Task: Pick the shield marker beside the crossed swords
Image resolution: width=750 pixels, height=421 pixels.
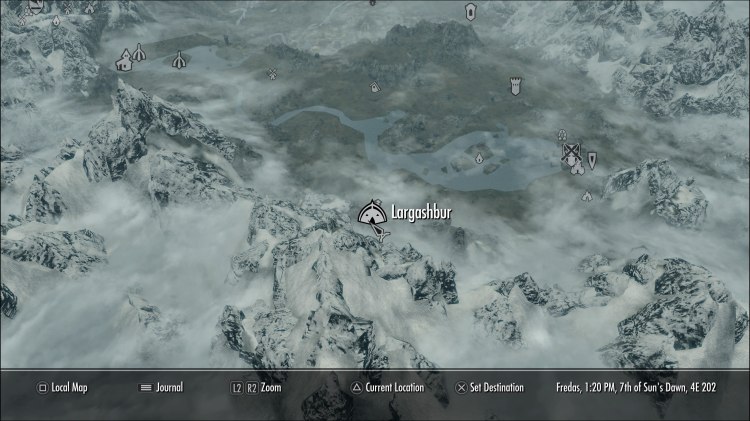Action: tap(593, 159)
